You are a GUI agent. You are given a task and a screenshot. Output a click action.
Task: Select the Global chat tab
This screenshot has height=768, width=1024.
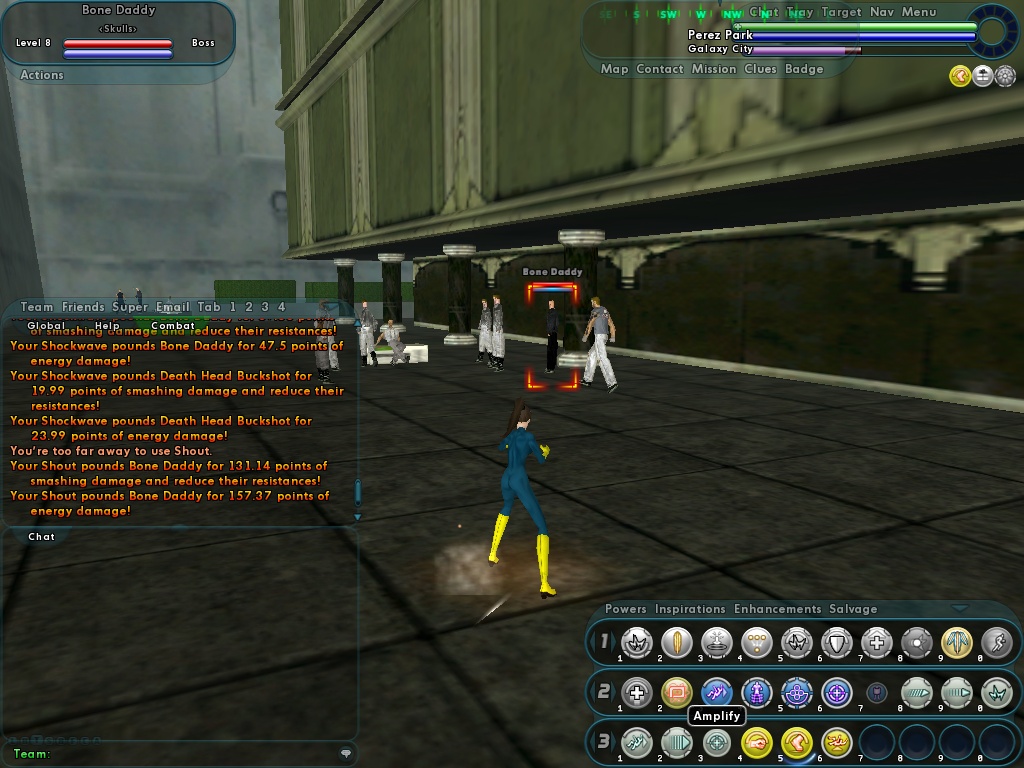(x=46, y=326)
